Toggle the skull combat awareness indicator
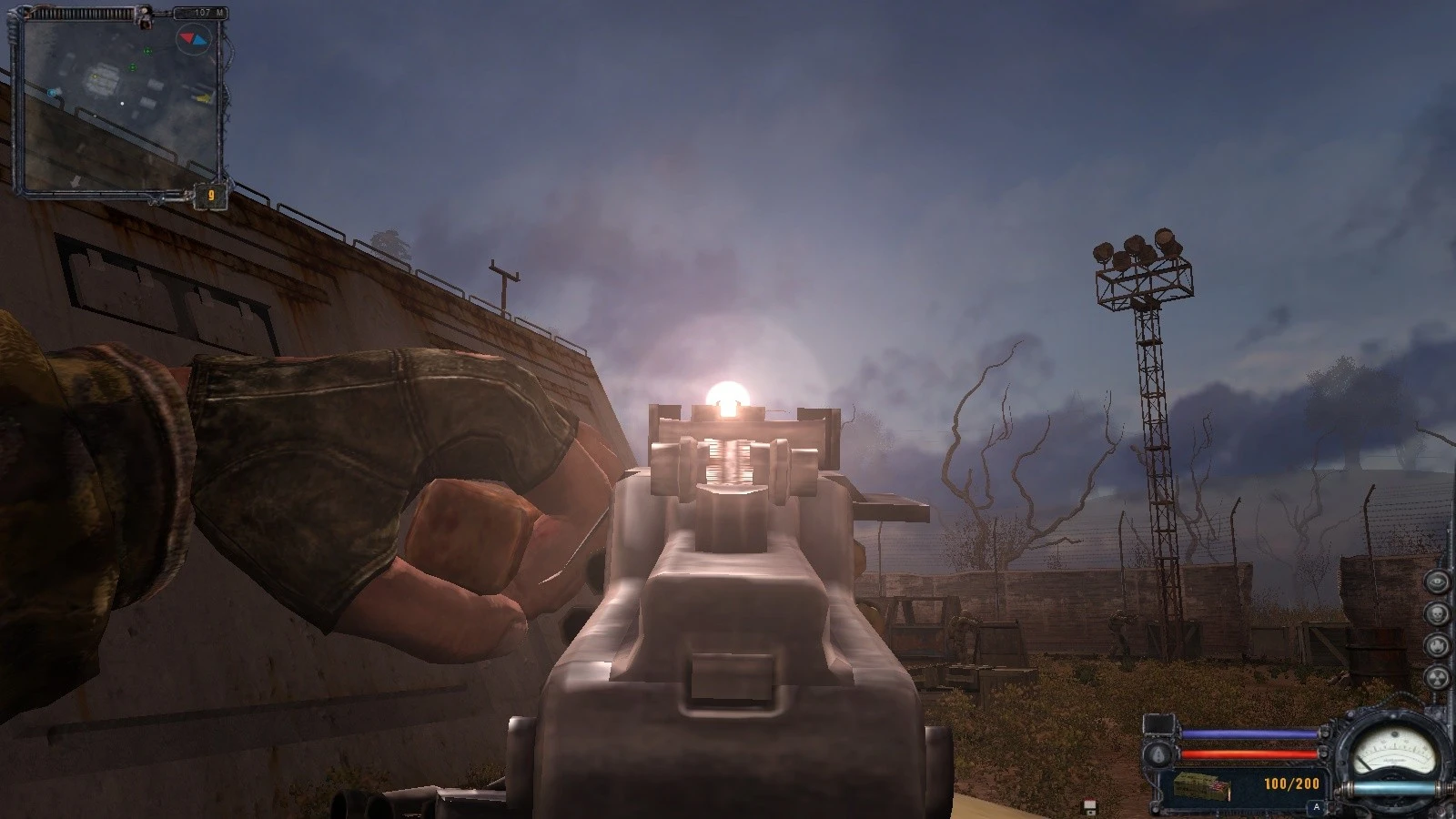Viewport: 1456px width, 819px height. (x=1436, y=613)
